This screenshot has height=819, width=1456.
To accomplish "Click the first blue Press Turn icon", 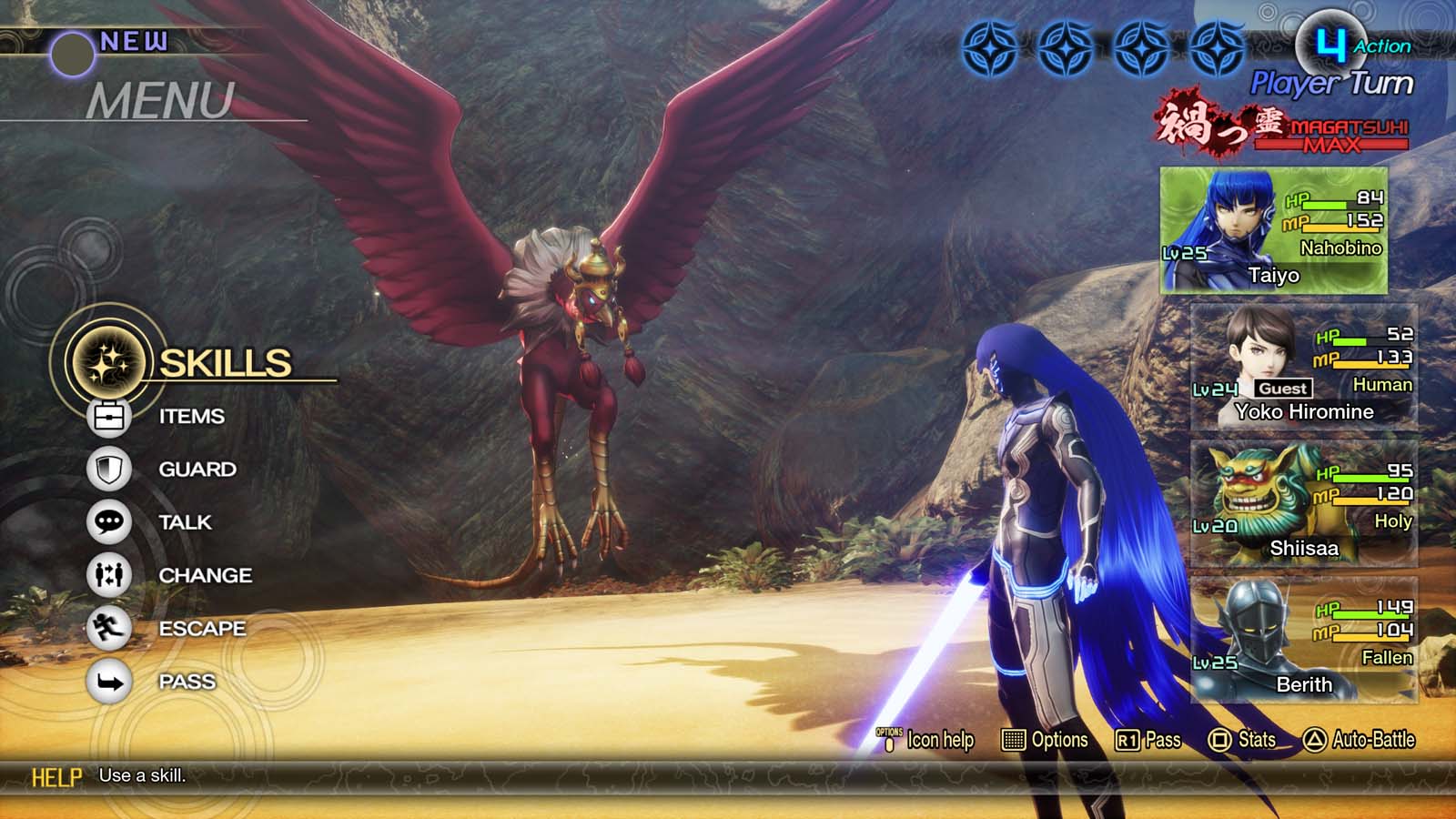I will click(991, 46).
